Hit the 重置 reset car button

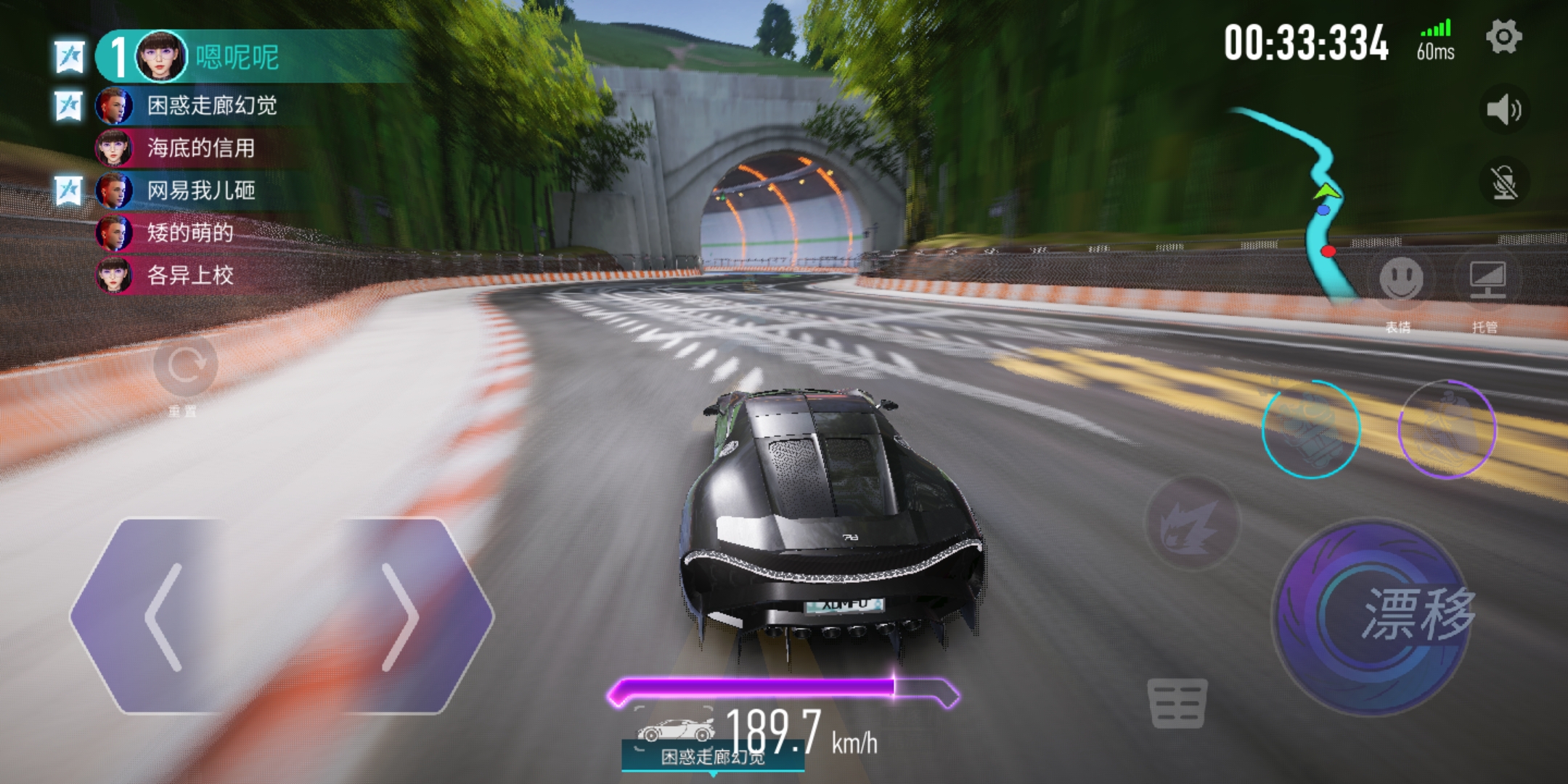coord(185,366)
